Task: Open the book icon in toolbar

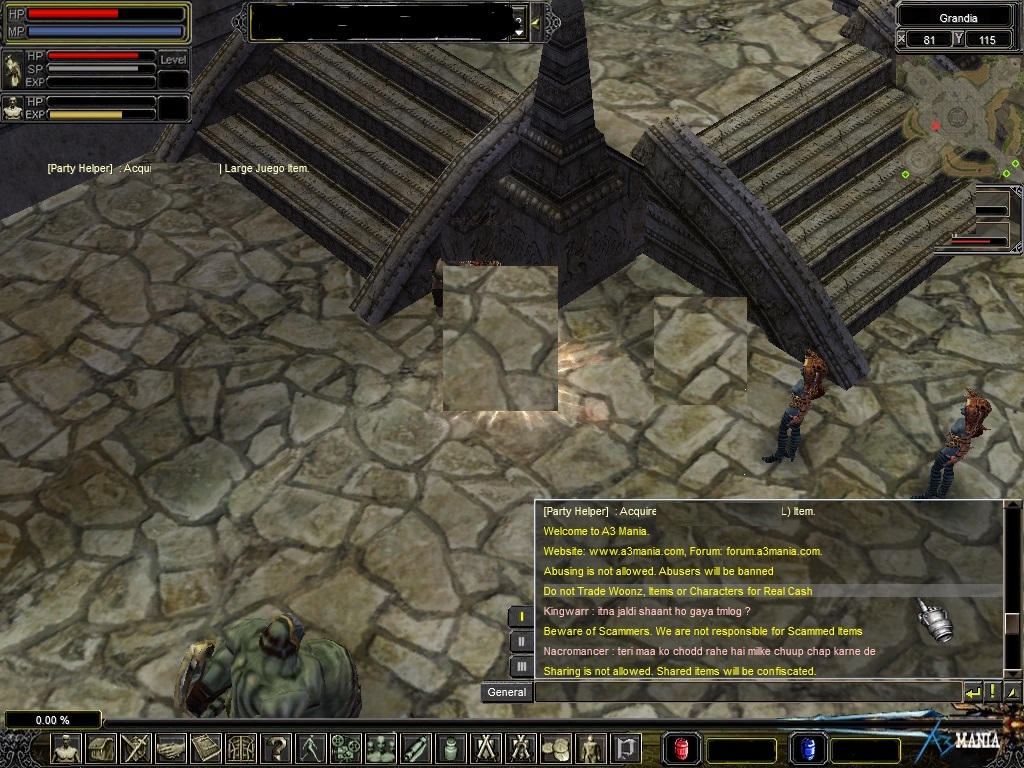Action: pyautogui.click(x=206, y=749)
